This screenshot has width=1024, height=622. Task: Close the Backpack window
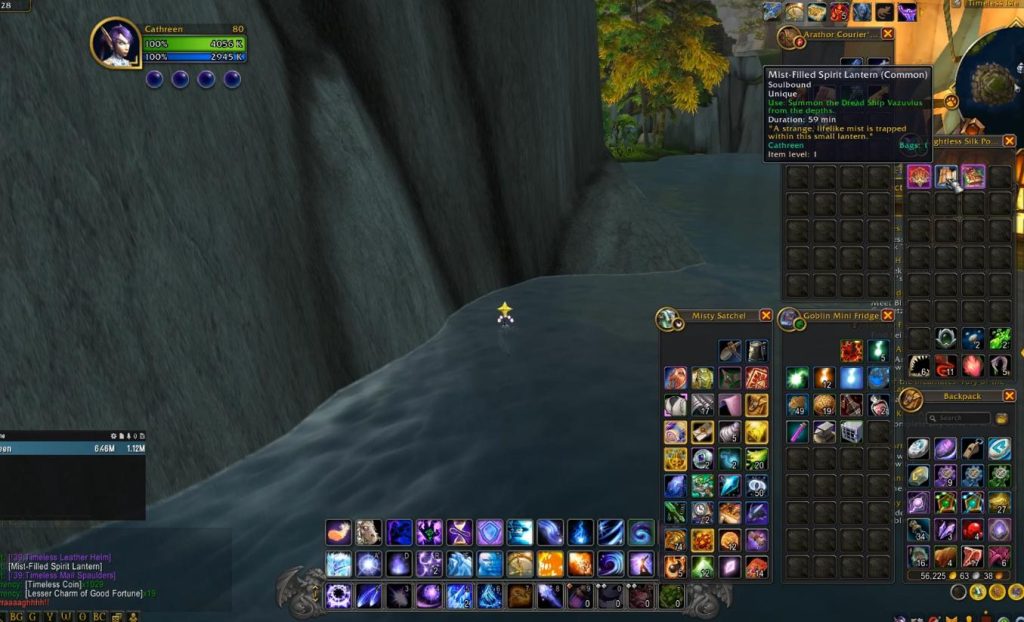pyautogui.click(x=1009, y=396)
